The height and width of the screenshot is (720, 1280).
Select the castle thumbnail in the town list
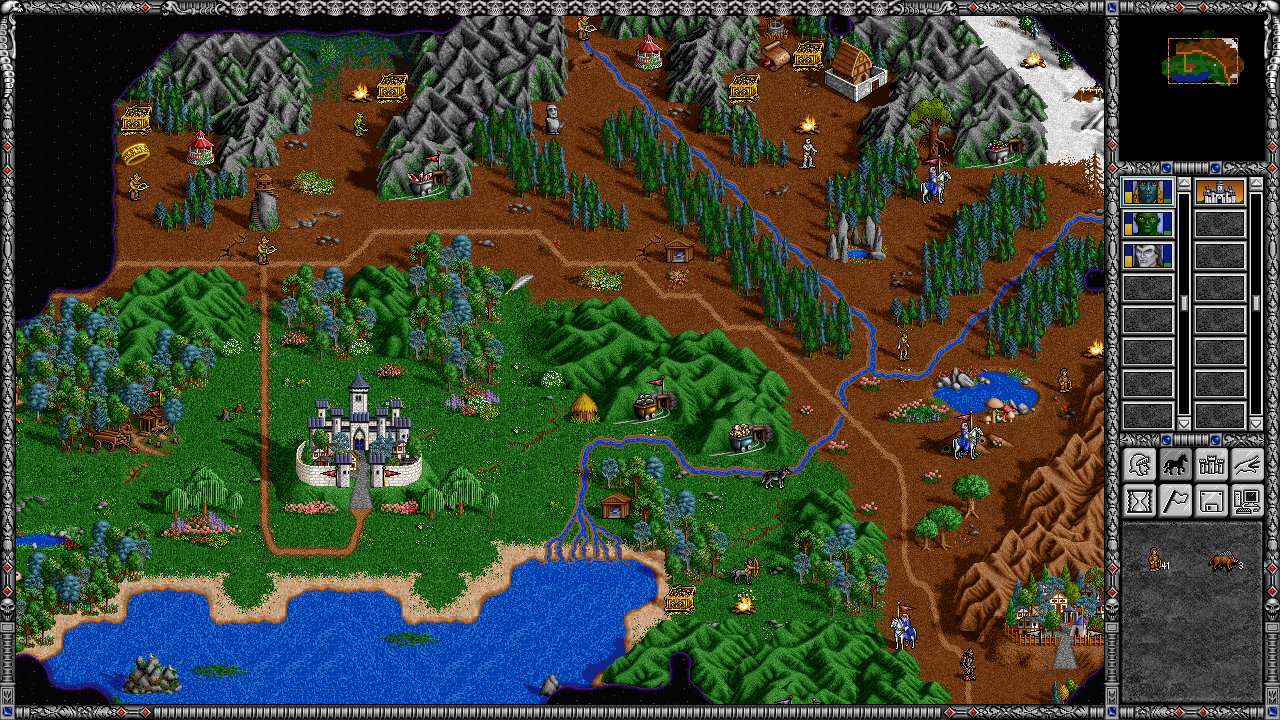pos(1219,194)
